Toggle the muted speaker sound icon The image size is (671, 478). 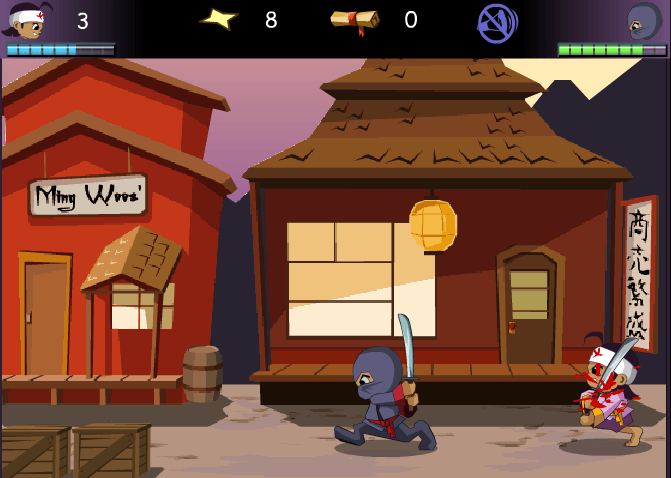pyautogui.click(x=496, y=22)
